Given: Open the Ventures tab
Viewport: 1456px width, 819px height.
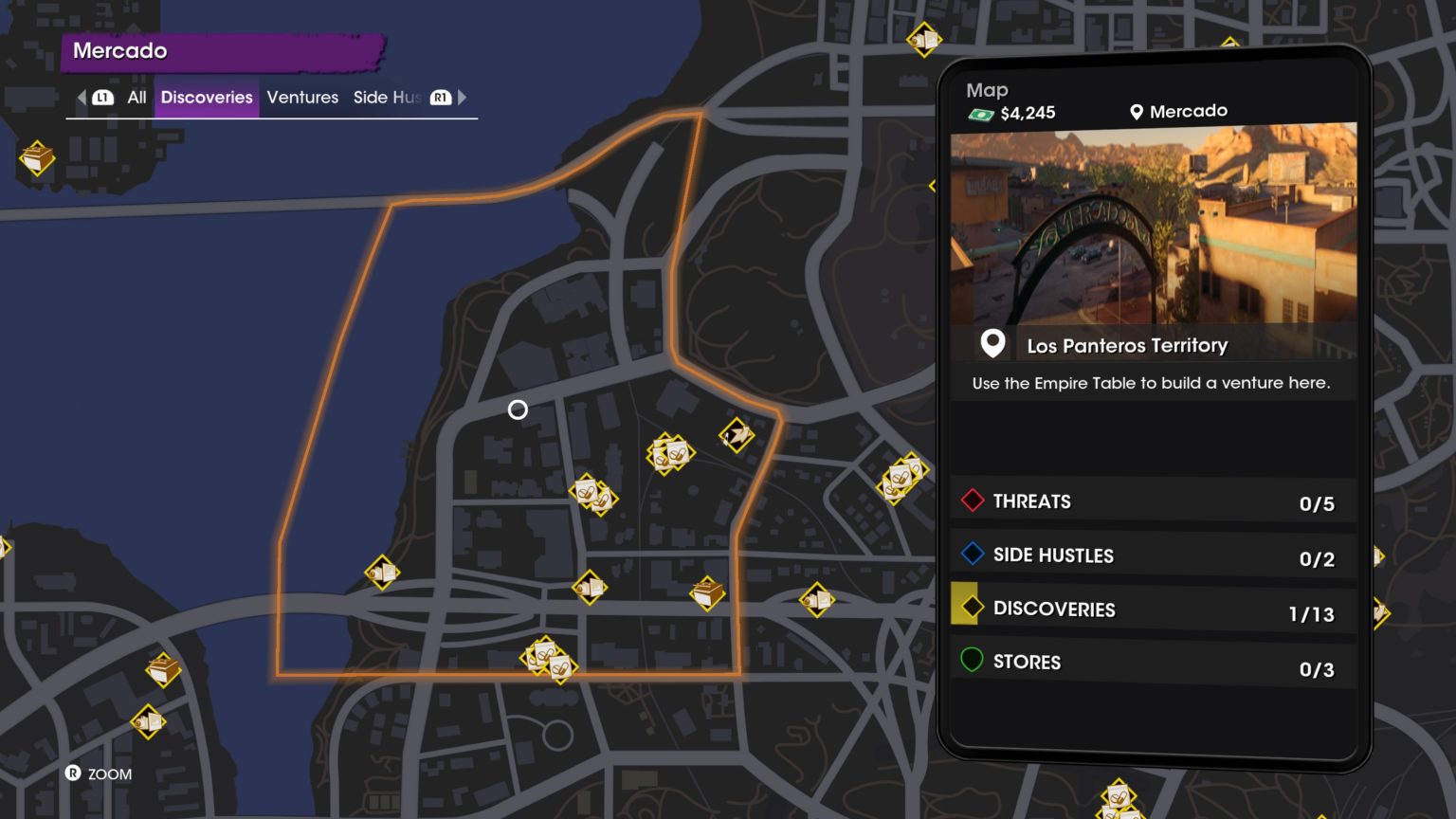Looking at the screenshot, I should click(302, 98).
